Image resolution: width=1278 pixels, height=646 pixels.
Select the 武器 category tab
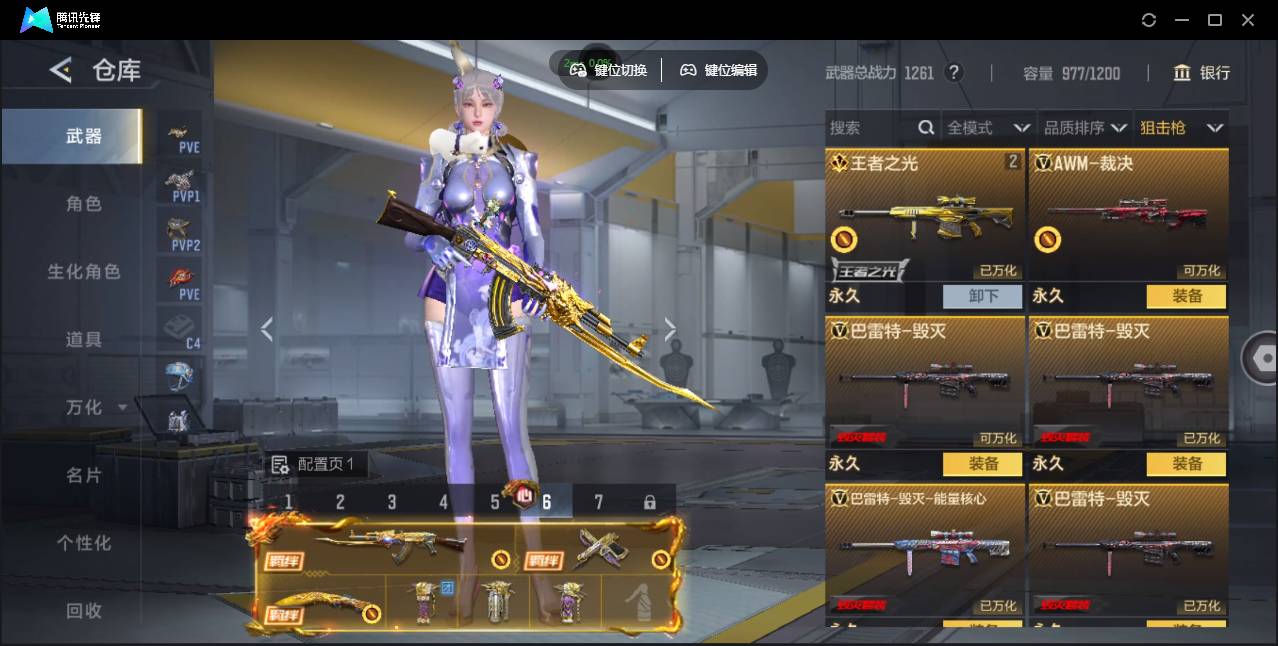point(84,136)
